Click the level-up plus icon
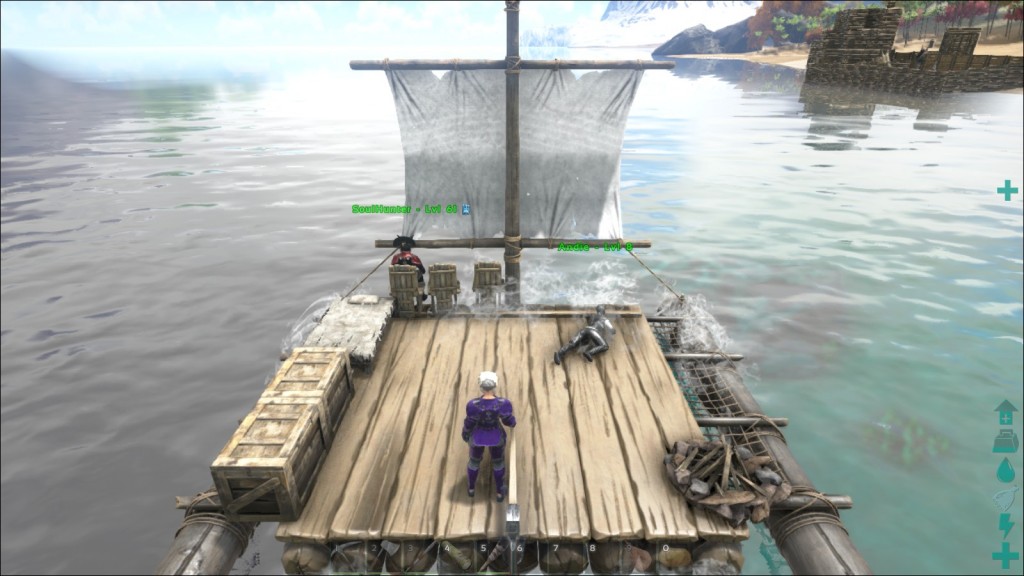 (1006, 190)
